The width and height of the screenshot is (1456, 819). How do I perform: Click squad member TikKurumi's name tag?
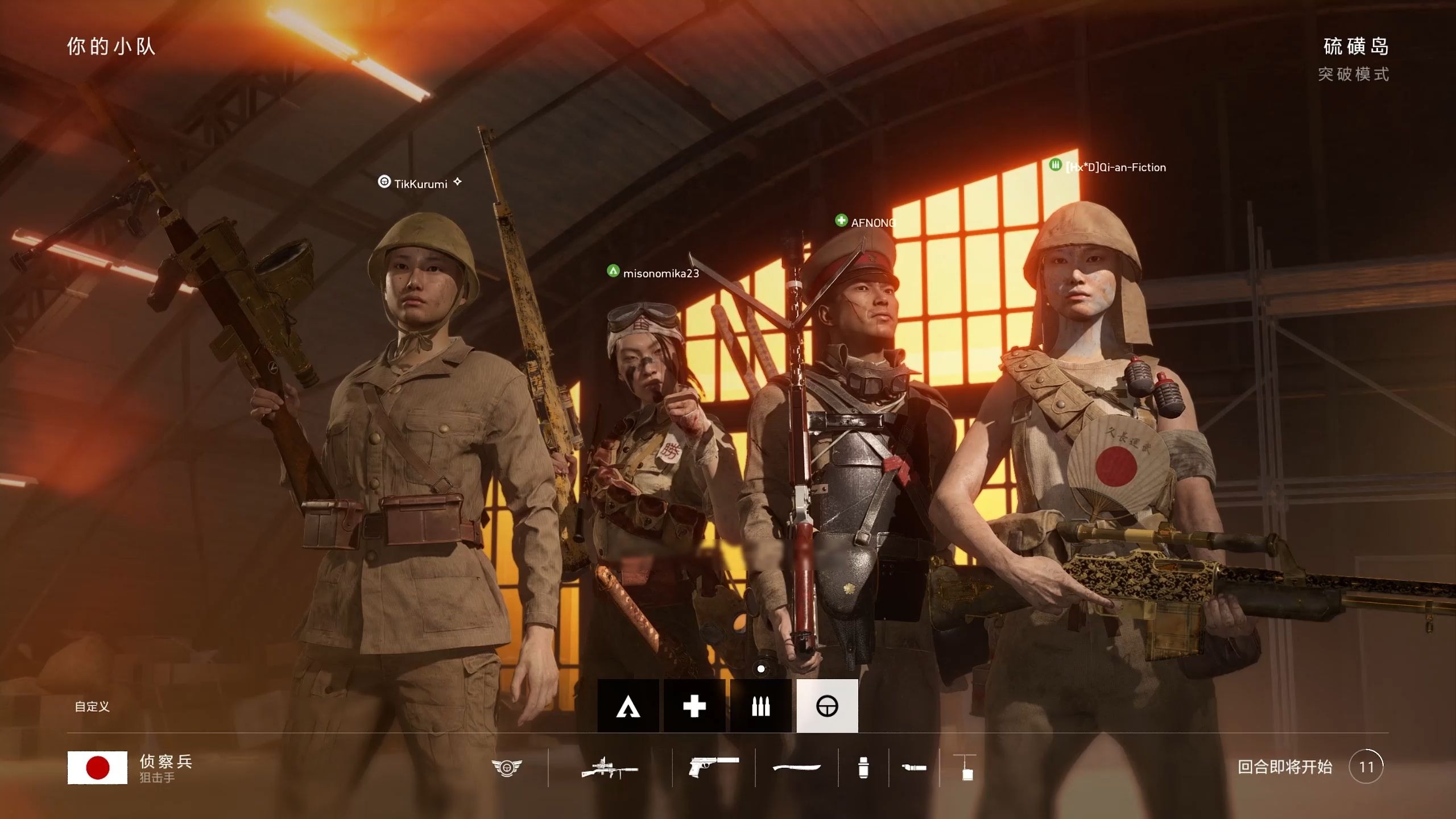coord(420,184)
